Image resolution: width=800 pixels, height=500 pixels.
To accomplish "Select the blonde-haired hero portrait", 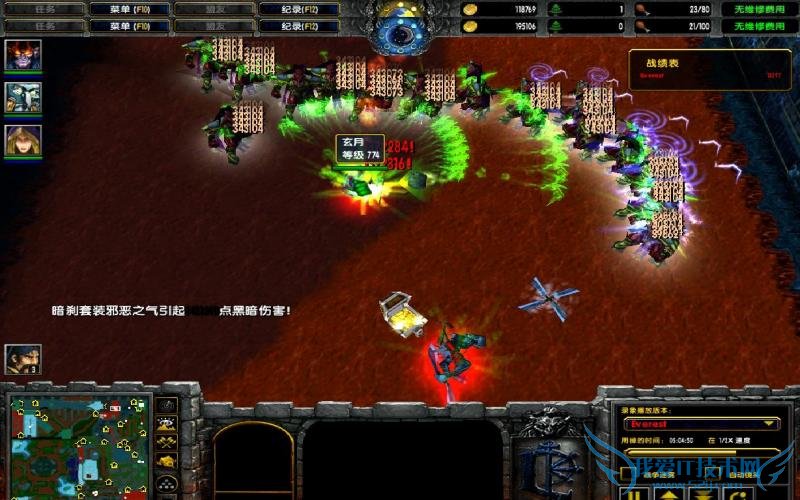I will 23,140.
